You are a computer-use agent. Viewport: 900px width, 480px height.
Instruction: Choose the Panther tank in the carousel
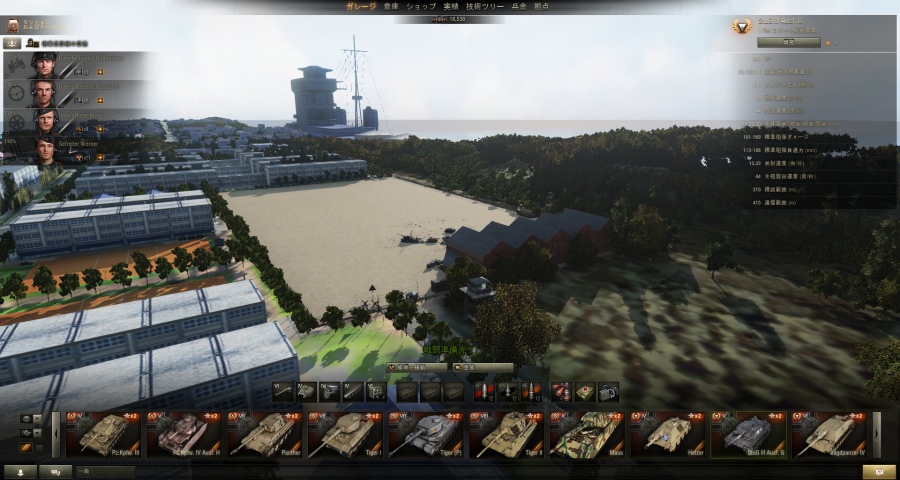pyautogui.click(x=265, y=434)
